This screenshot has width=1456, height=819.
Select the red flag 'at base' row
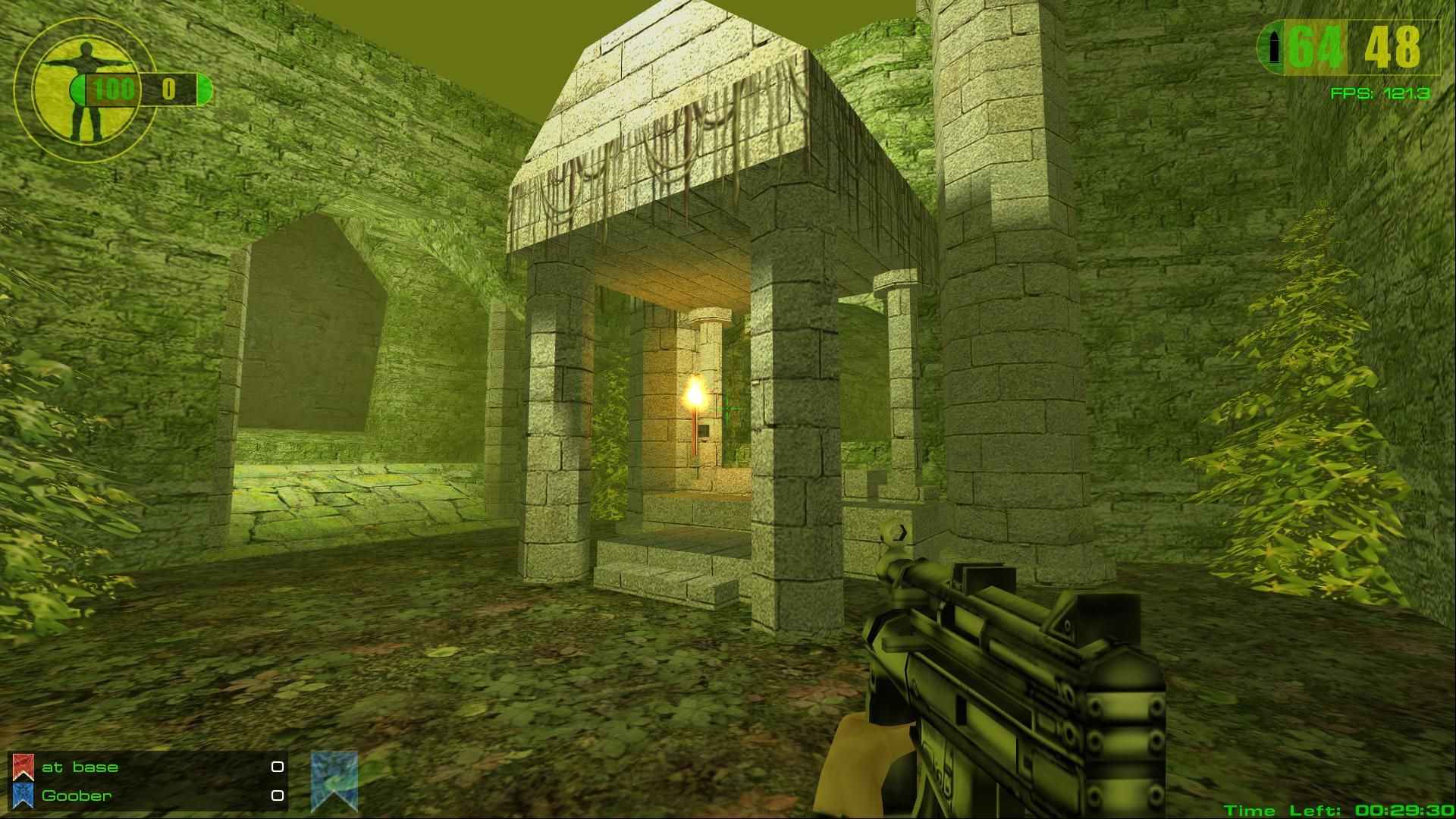tap(148, 767)
